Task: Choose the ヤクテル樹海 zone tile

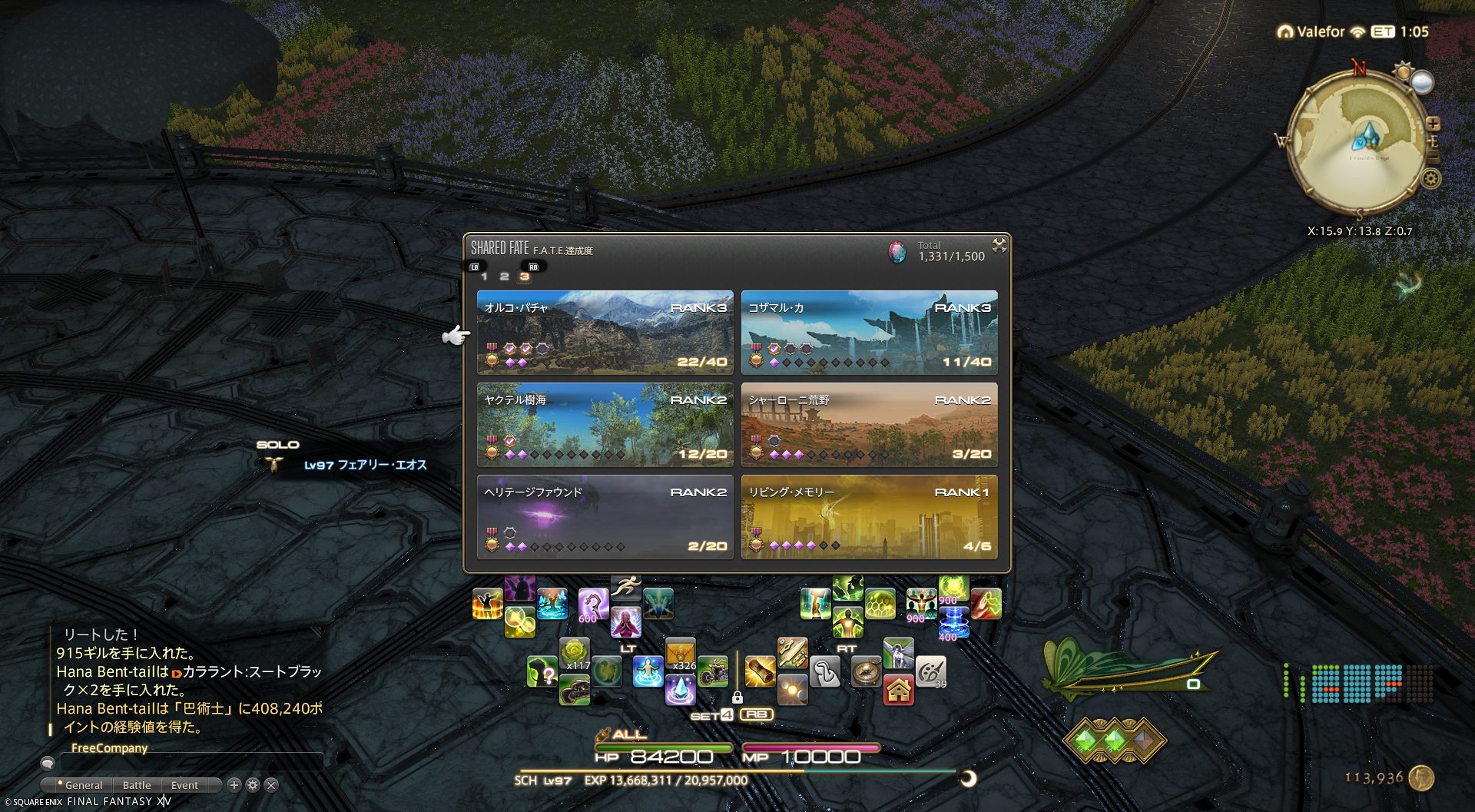Action: tap(605, 424)
